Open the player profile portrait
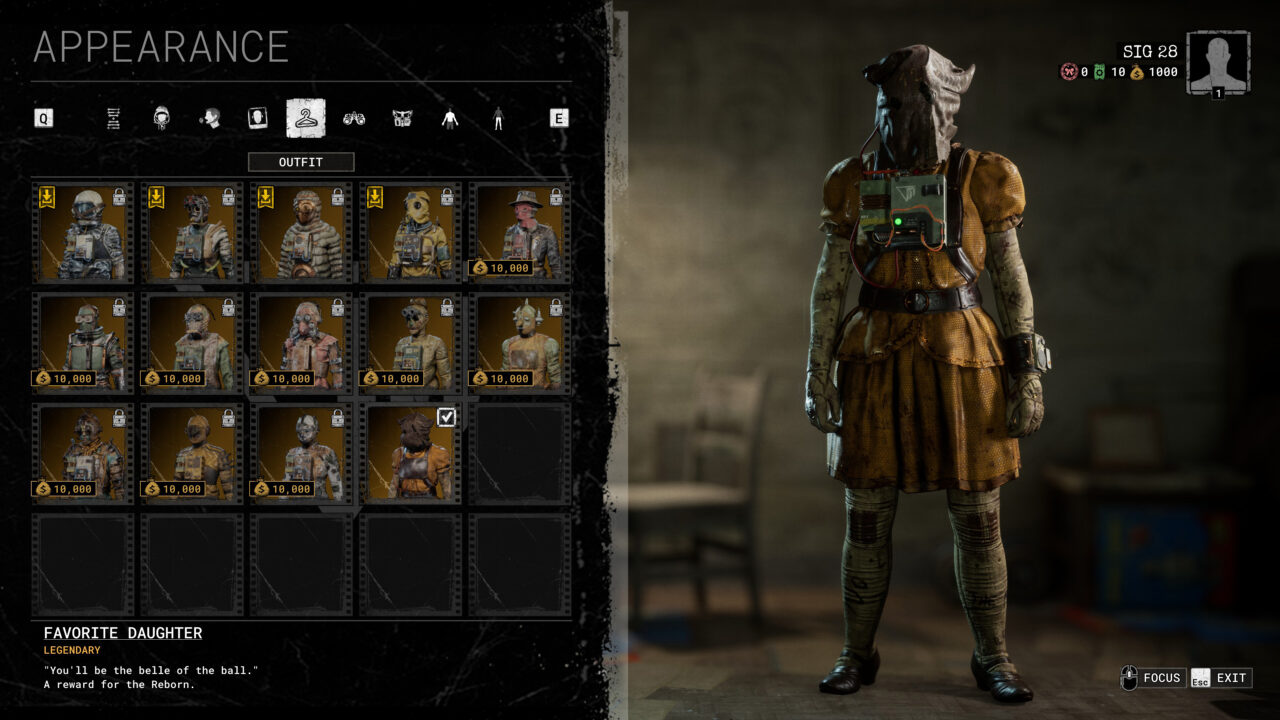The width and height of the screenshot is (1280, 720). click(1217, 62)
